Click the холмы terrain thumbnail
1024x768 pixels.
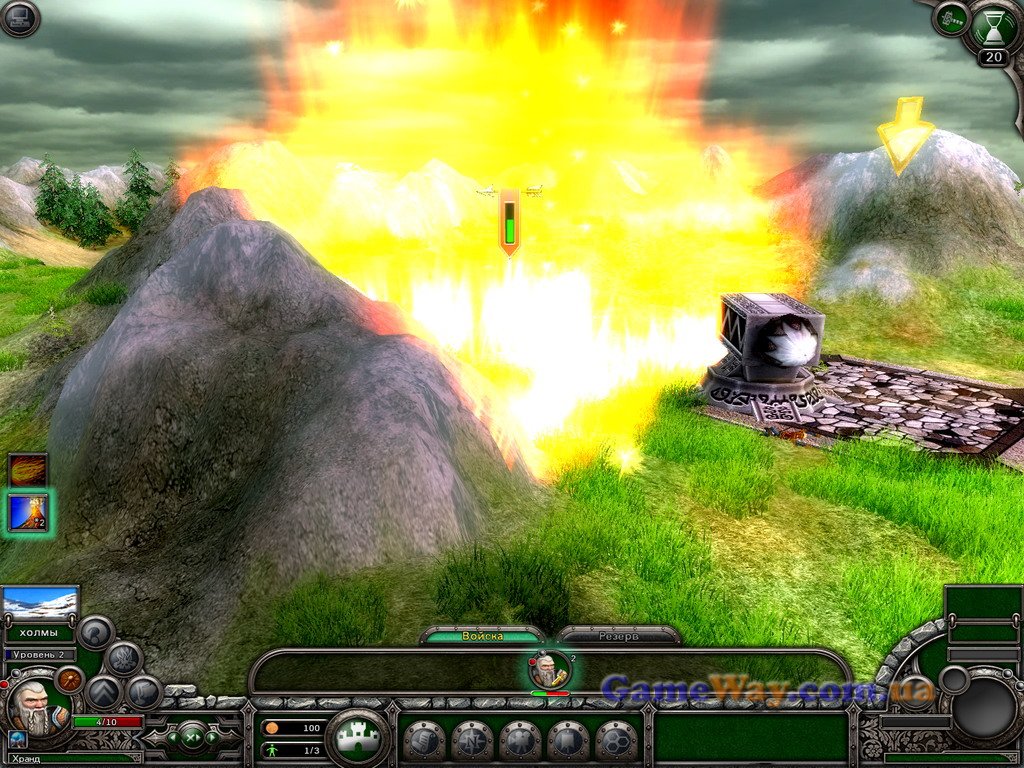click(41, 603)
